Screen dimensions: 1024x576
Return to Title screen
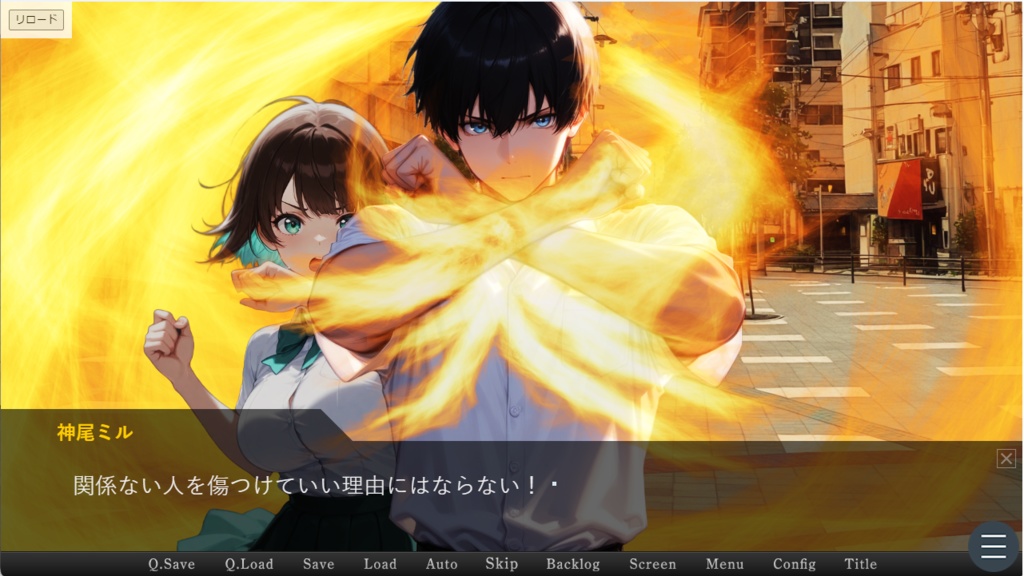(860, 564)
